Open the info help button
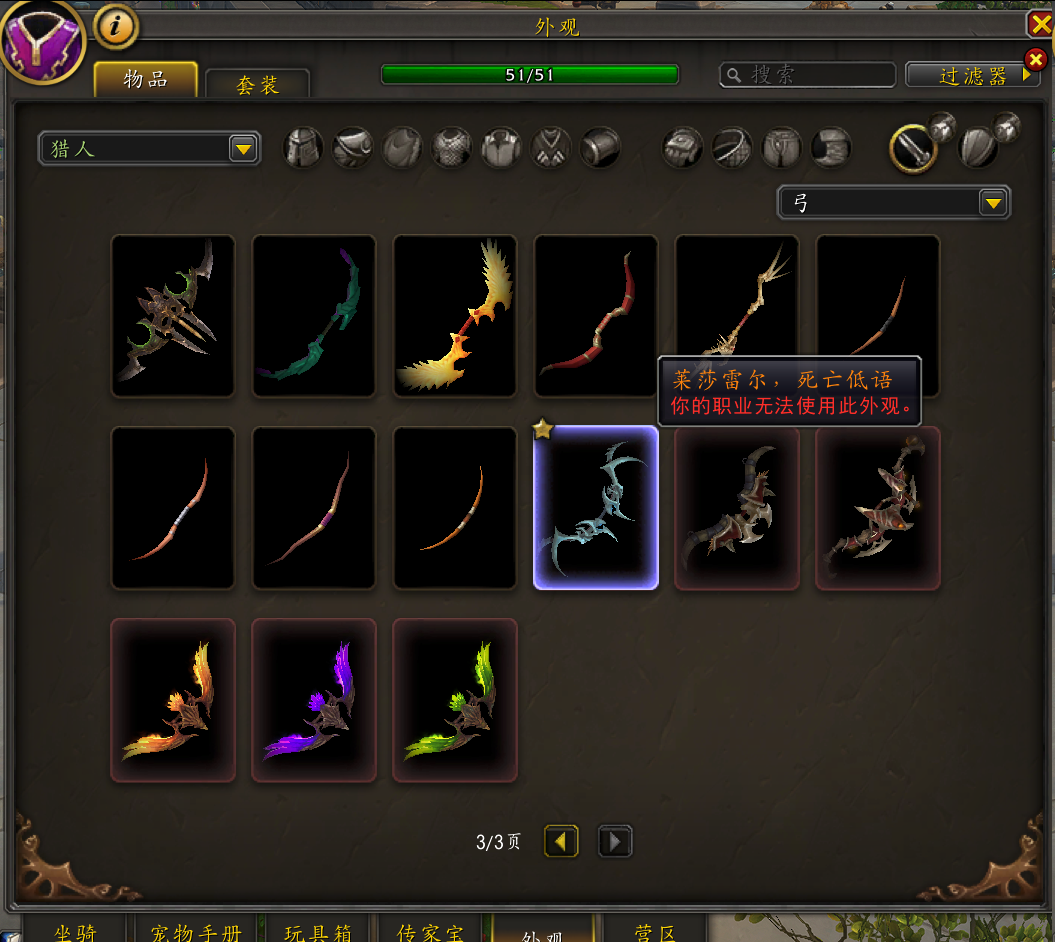This screenshot has width=1055, height=942. 116,27
